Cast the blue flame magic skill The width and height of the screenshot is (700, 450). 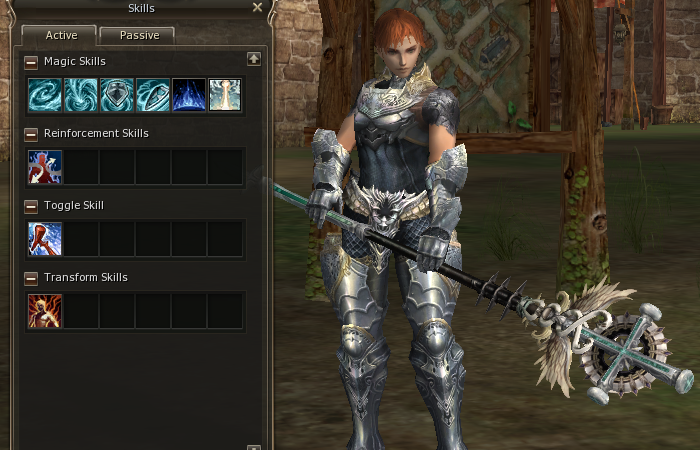[189, 95]
